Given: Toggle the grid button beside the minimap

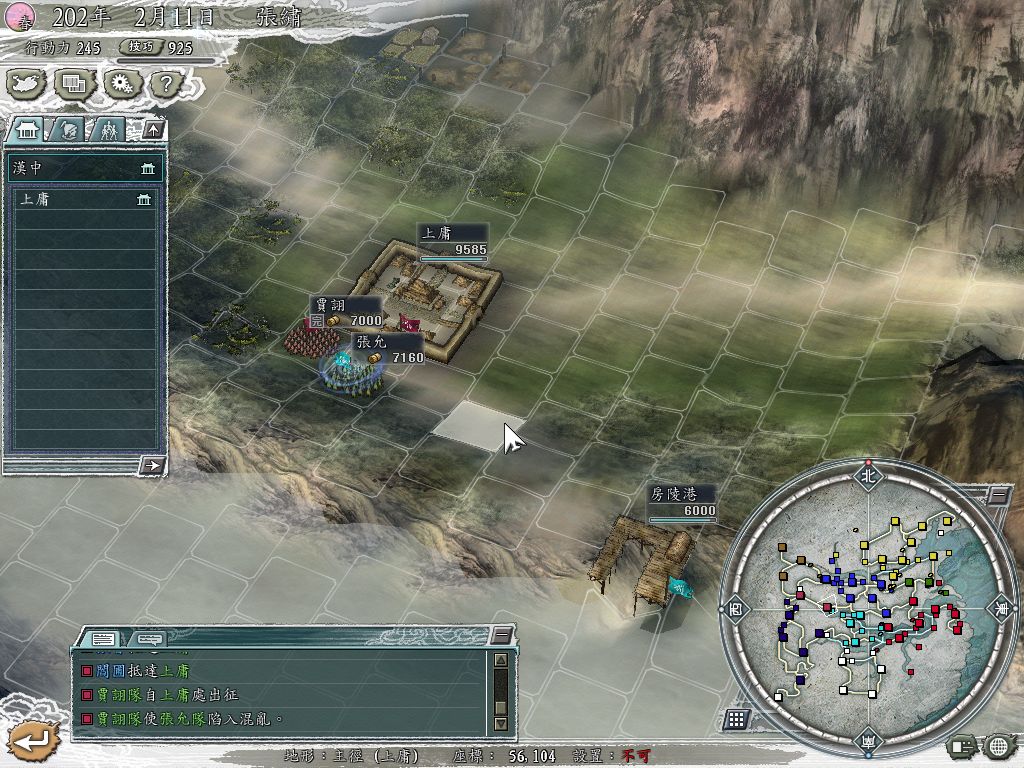Looking at the screenshot, I should 737,719.
